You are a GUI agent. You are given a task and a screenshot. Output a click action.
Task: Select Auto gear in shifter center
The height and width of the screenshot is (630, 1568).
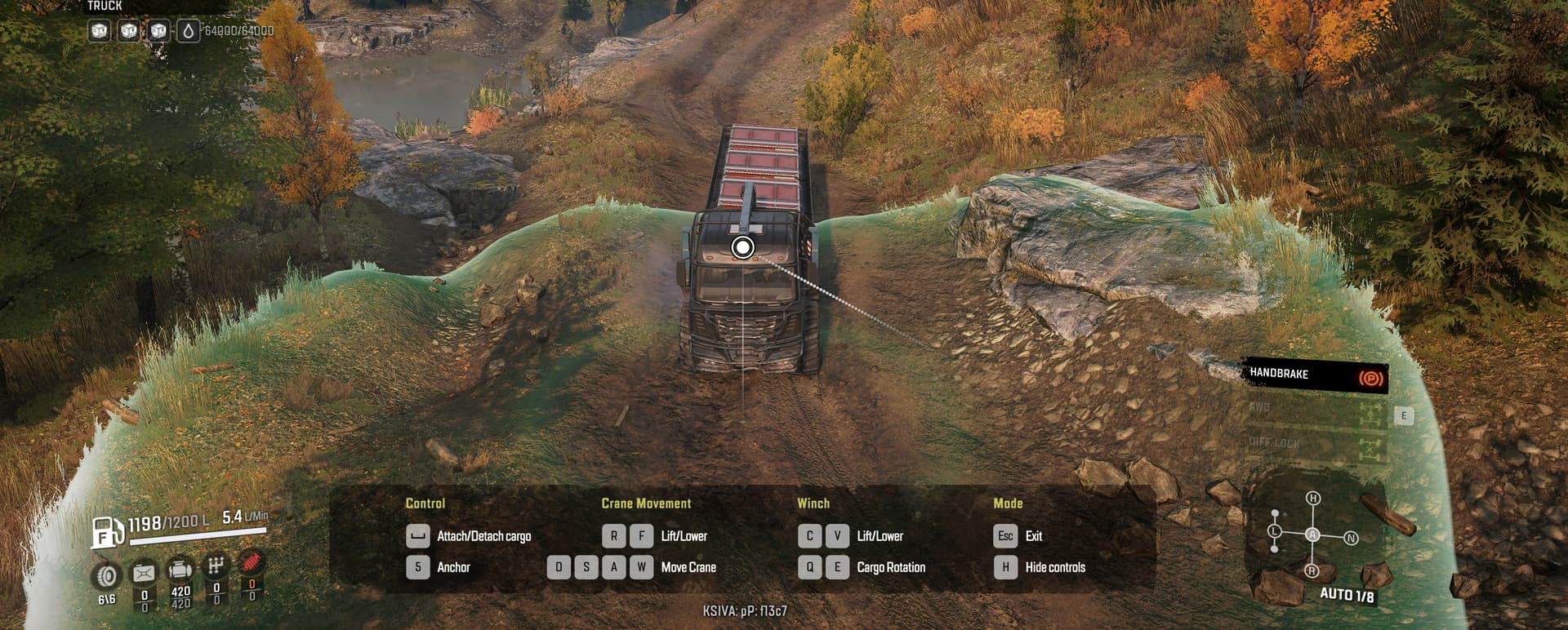[x=1312, y=535]
